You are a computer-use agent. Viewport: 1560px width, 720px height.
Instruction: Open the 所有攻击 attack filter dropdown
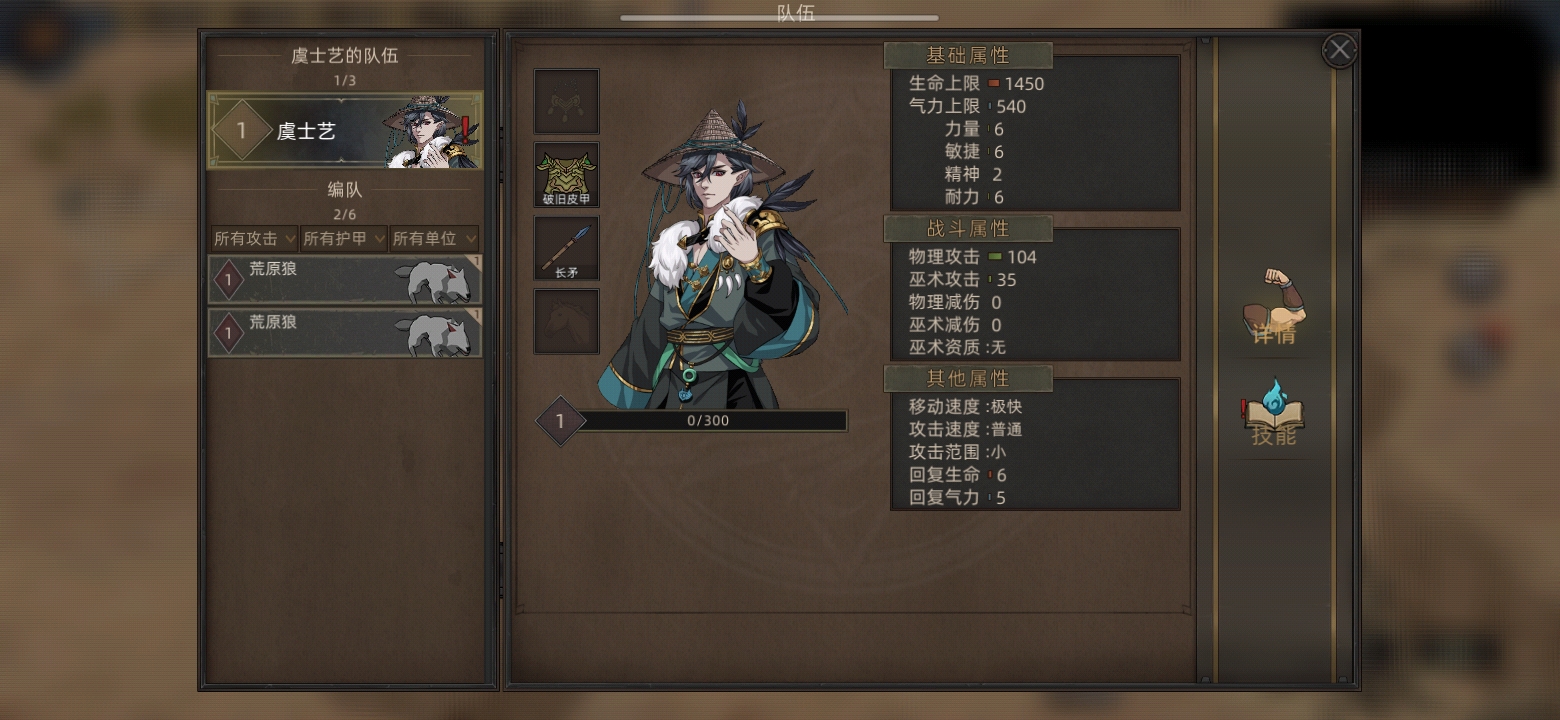pos(254,239)
